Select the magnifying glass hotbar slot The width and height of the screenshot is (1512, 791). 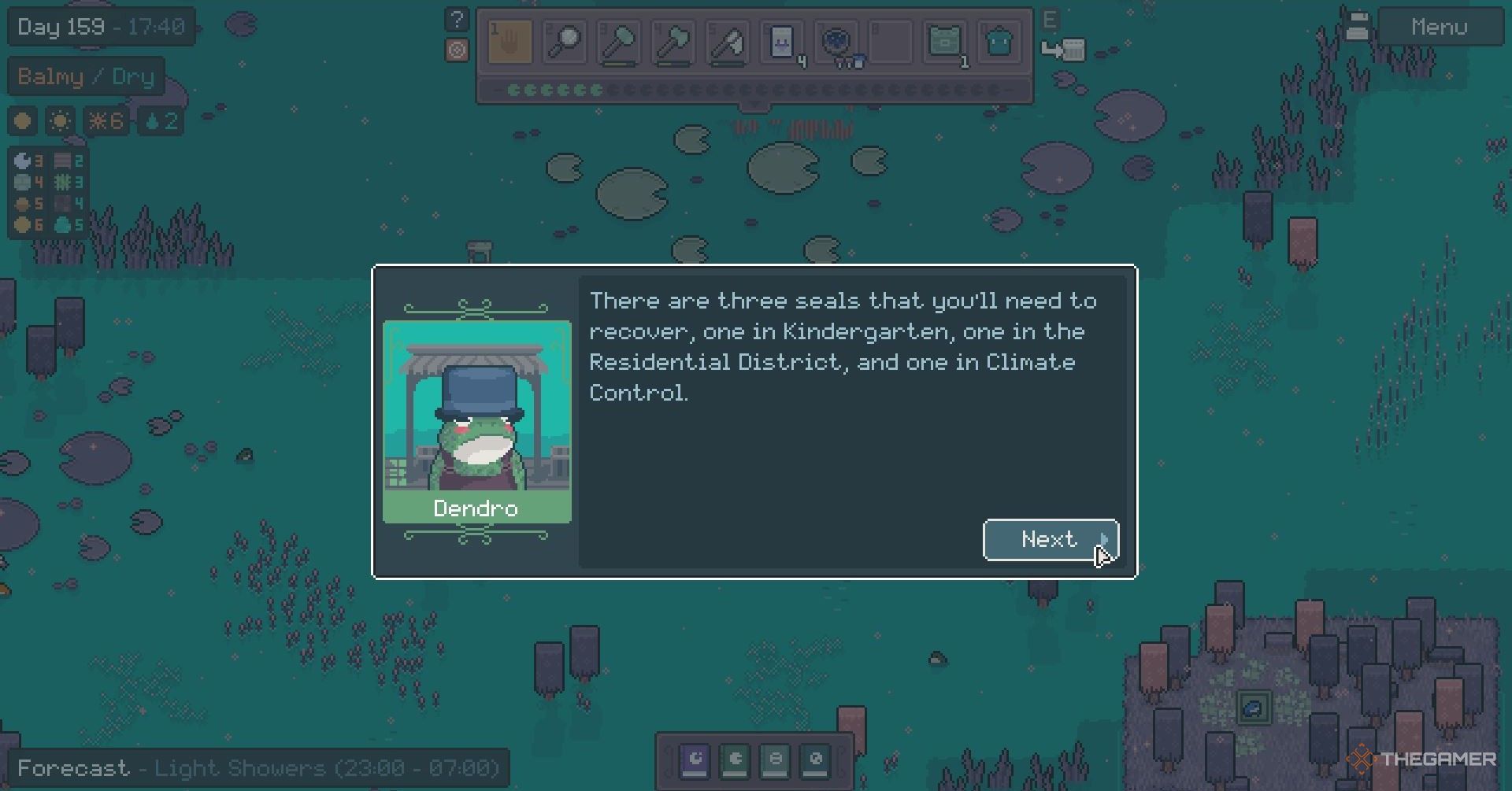click(564, 41)
